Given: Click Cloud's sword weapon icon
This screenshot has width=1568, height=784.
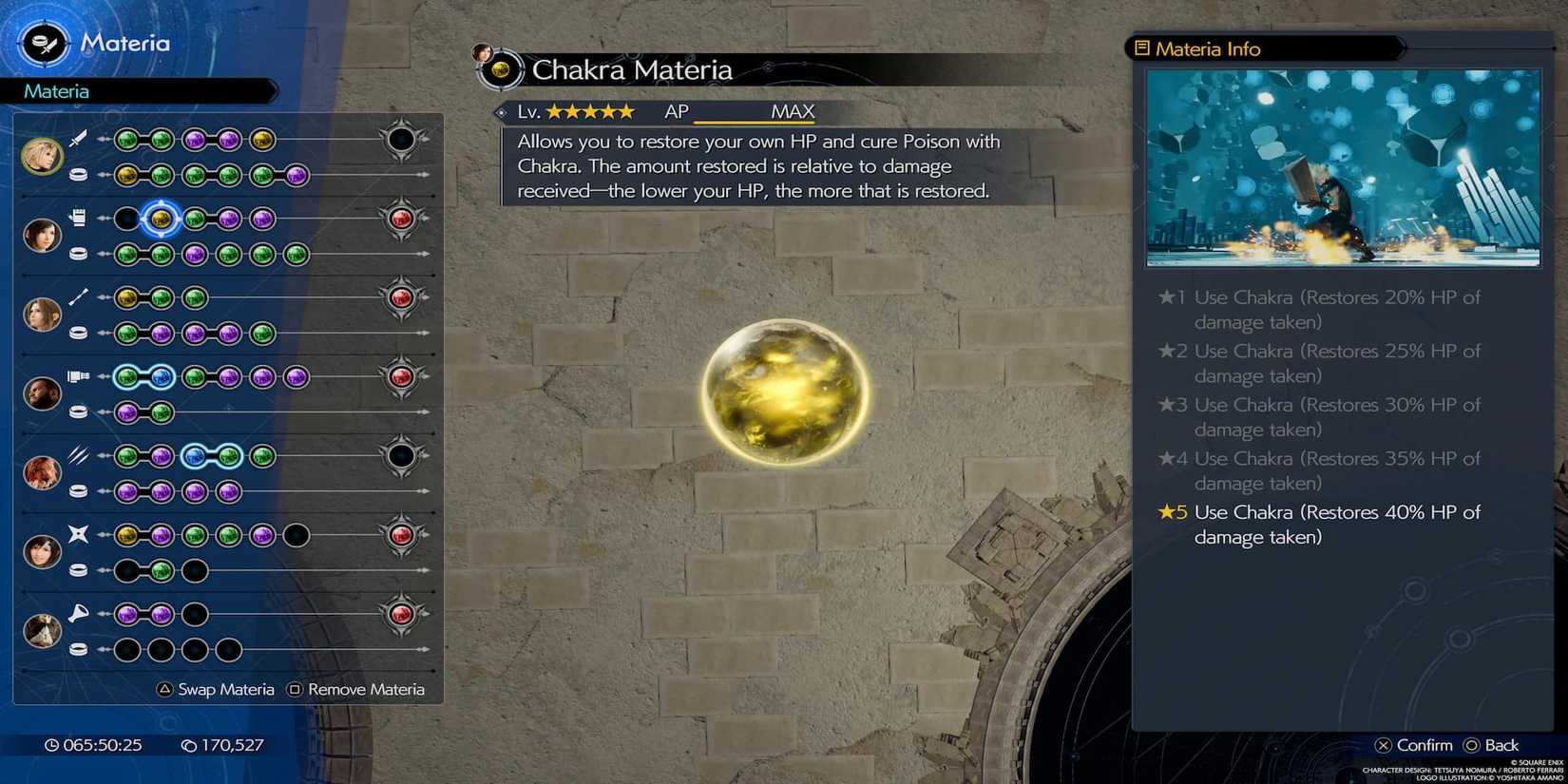Looking at the screenshot, I should 76,138.
